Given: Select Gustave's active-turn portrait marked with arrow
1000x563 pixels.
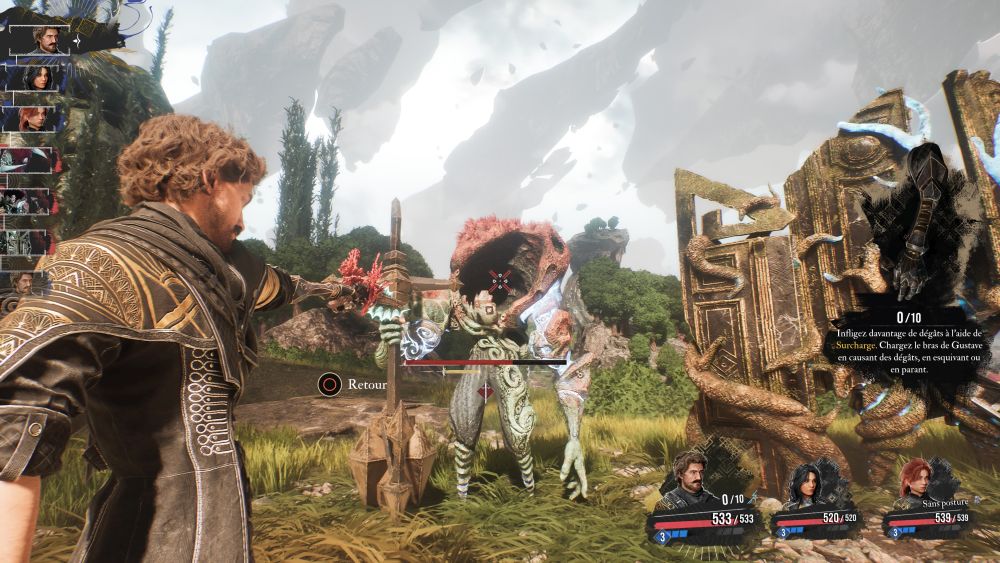Looking at the screenshot, I should pyautogui.click(x=46, y=38).
